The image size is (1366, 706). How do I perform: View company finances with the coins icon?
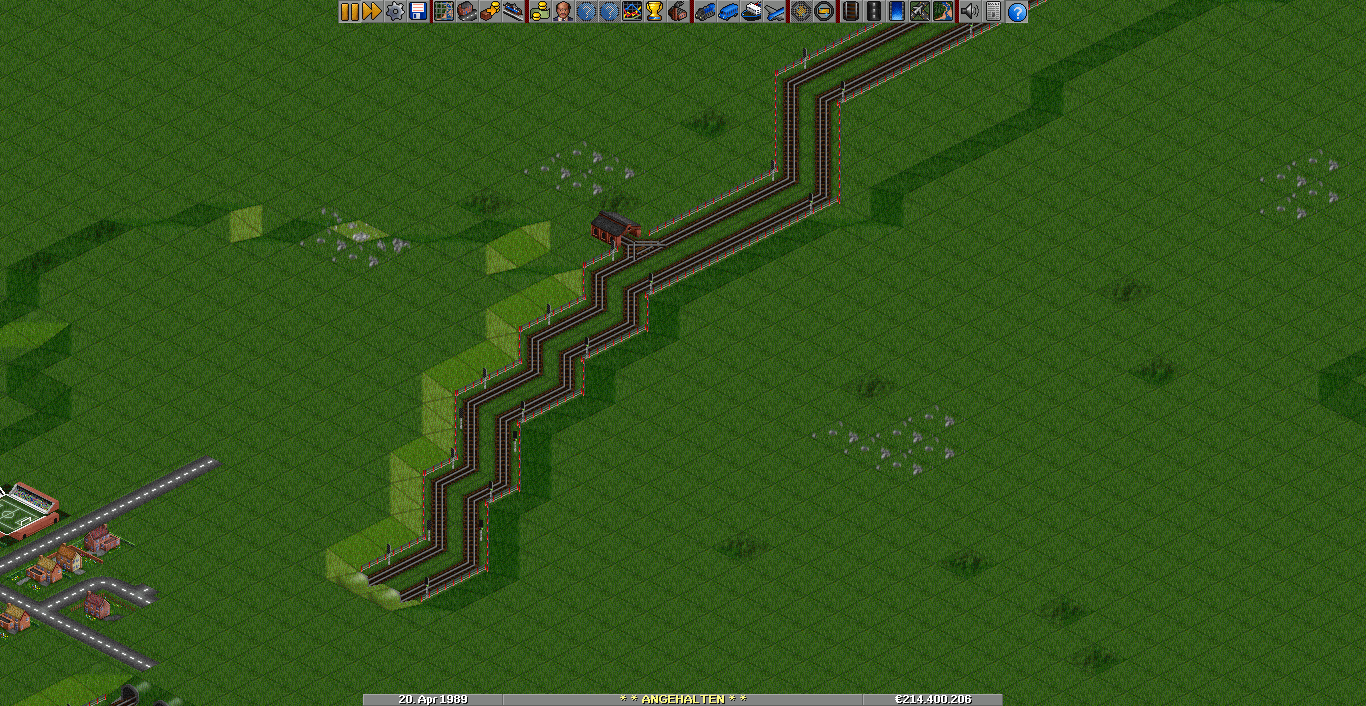click(x=540, y=11)
